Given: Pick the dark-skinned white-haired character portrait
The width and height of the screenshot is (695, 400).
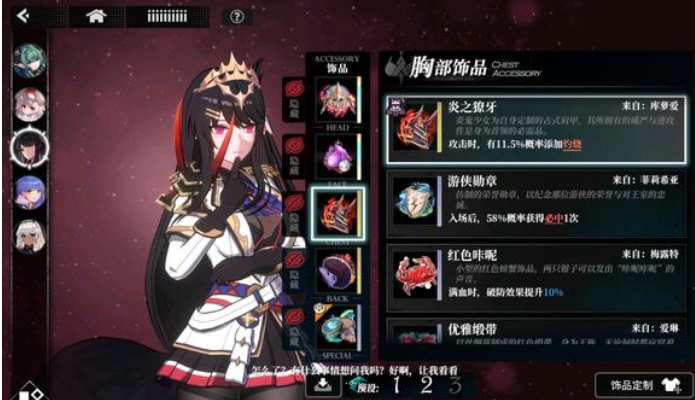Looking at the screenshot, I should 29,235.
